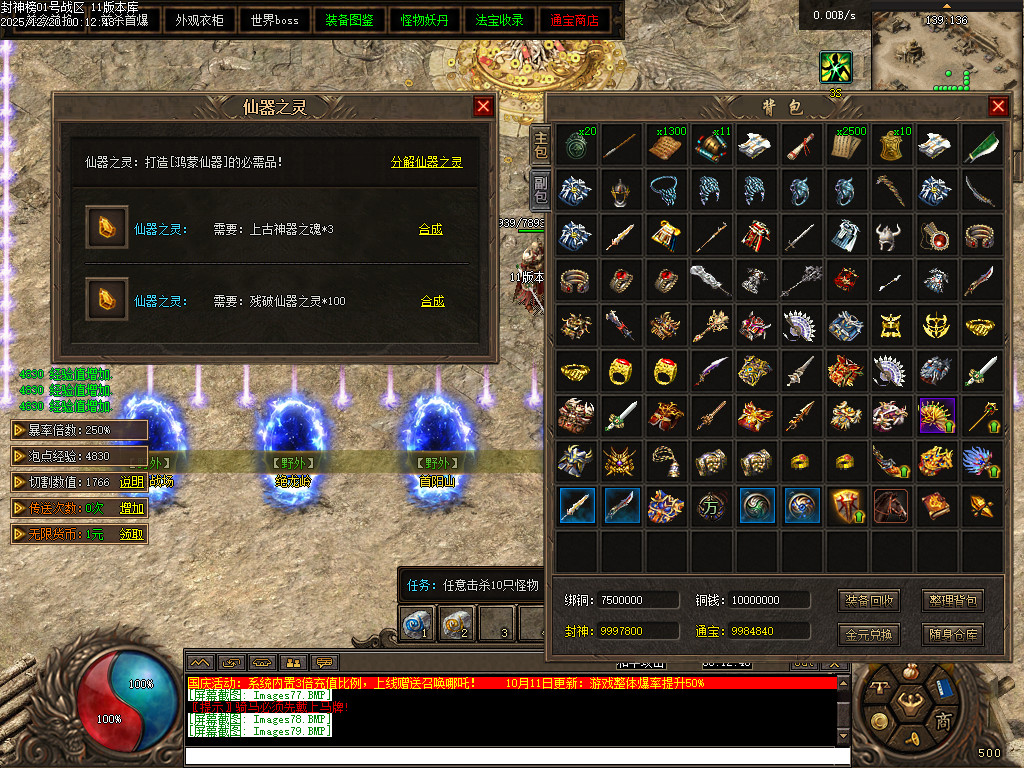Click 领取 next to 无限货币
Screen dimensions: 1024x768
click(132, 534)
